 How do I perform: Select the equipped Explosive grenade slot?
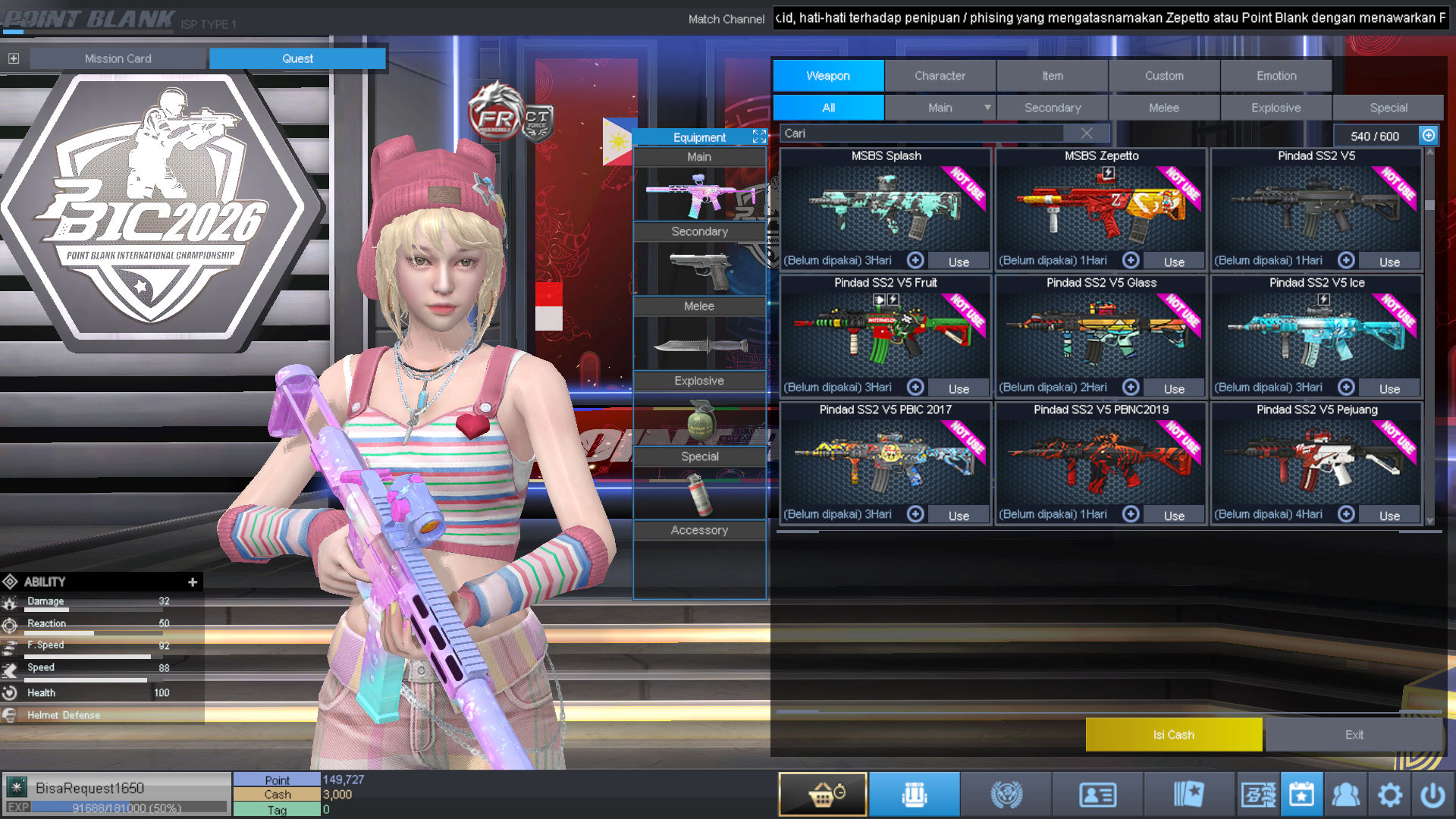click(x=699, y=419)
